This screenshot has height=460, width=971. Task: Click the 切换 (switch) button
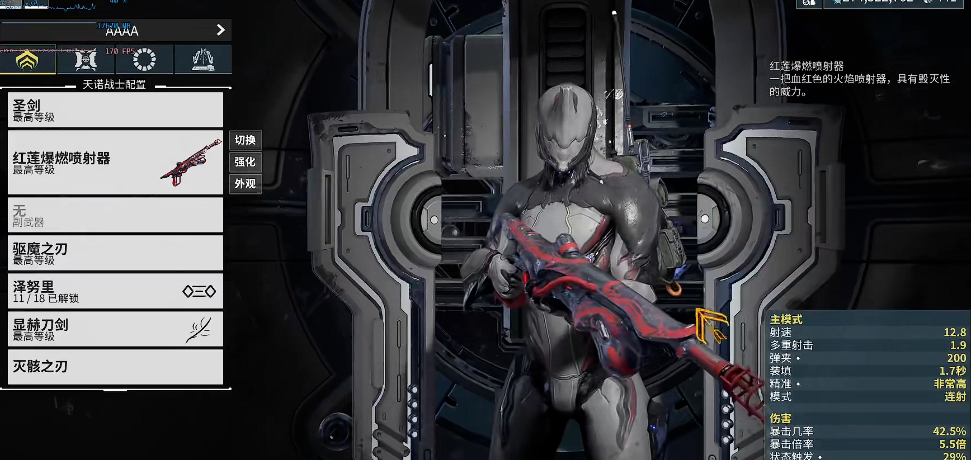[x=245, y=140]
